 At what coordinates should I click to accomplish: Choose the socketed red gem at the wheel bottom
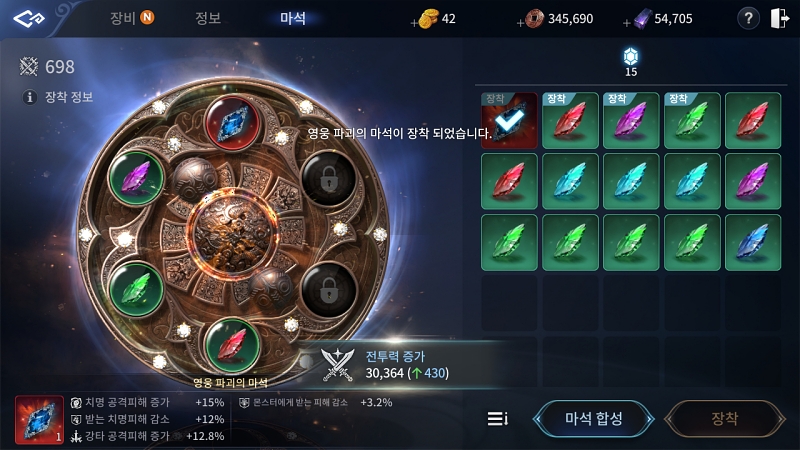(x=232, y=343)
